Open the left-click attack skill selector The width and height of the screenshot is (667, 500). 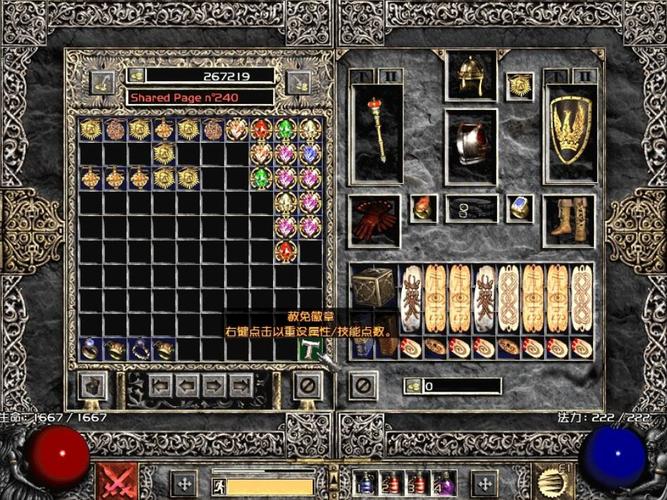(x=117, y=481)
